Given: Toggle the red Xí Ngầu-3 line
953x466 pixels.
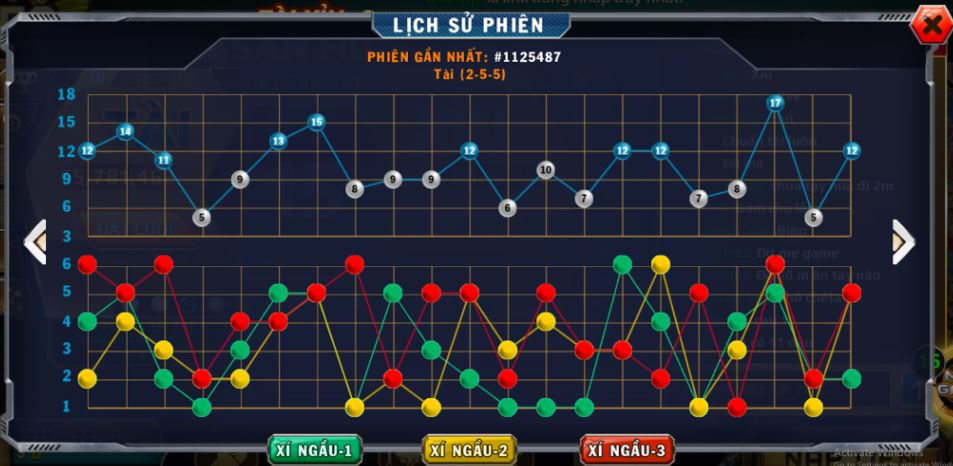Looking at the screenshot, I should [626, 450].
